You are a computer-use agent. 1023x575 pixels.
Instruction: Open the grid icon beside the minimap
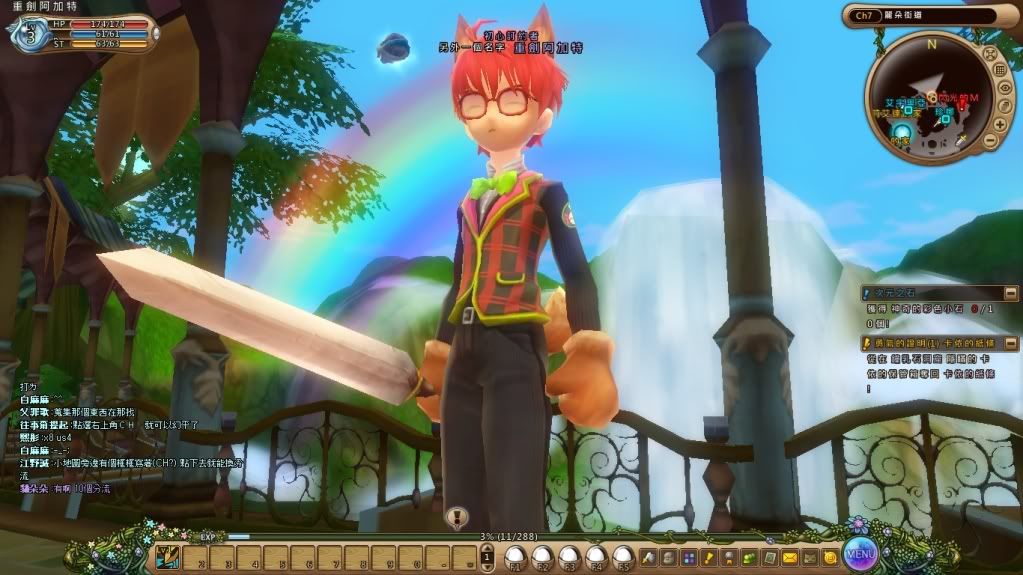click(998, 69)
